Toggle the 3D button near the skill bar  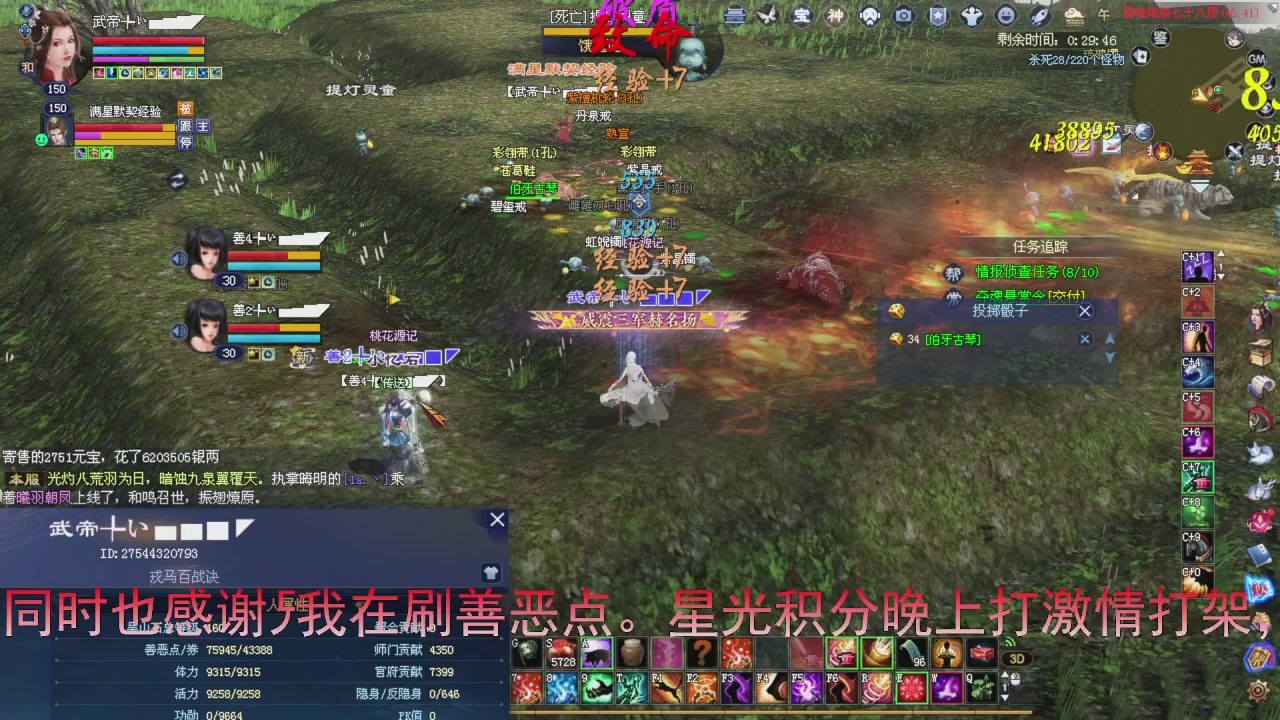[1016, 660]
